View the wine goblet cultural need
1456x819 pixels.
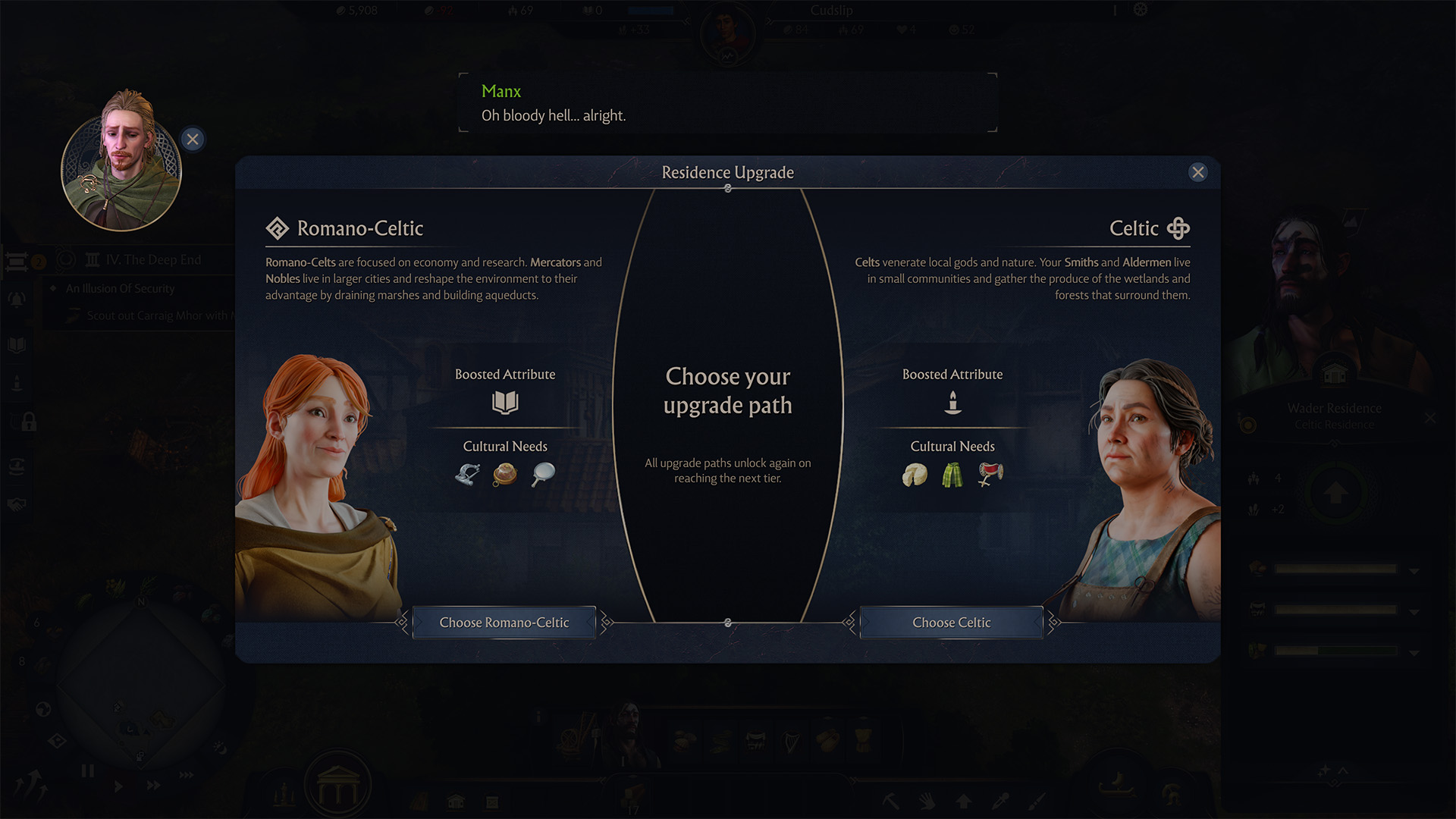(990, 475)
